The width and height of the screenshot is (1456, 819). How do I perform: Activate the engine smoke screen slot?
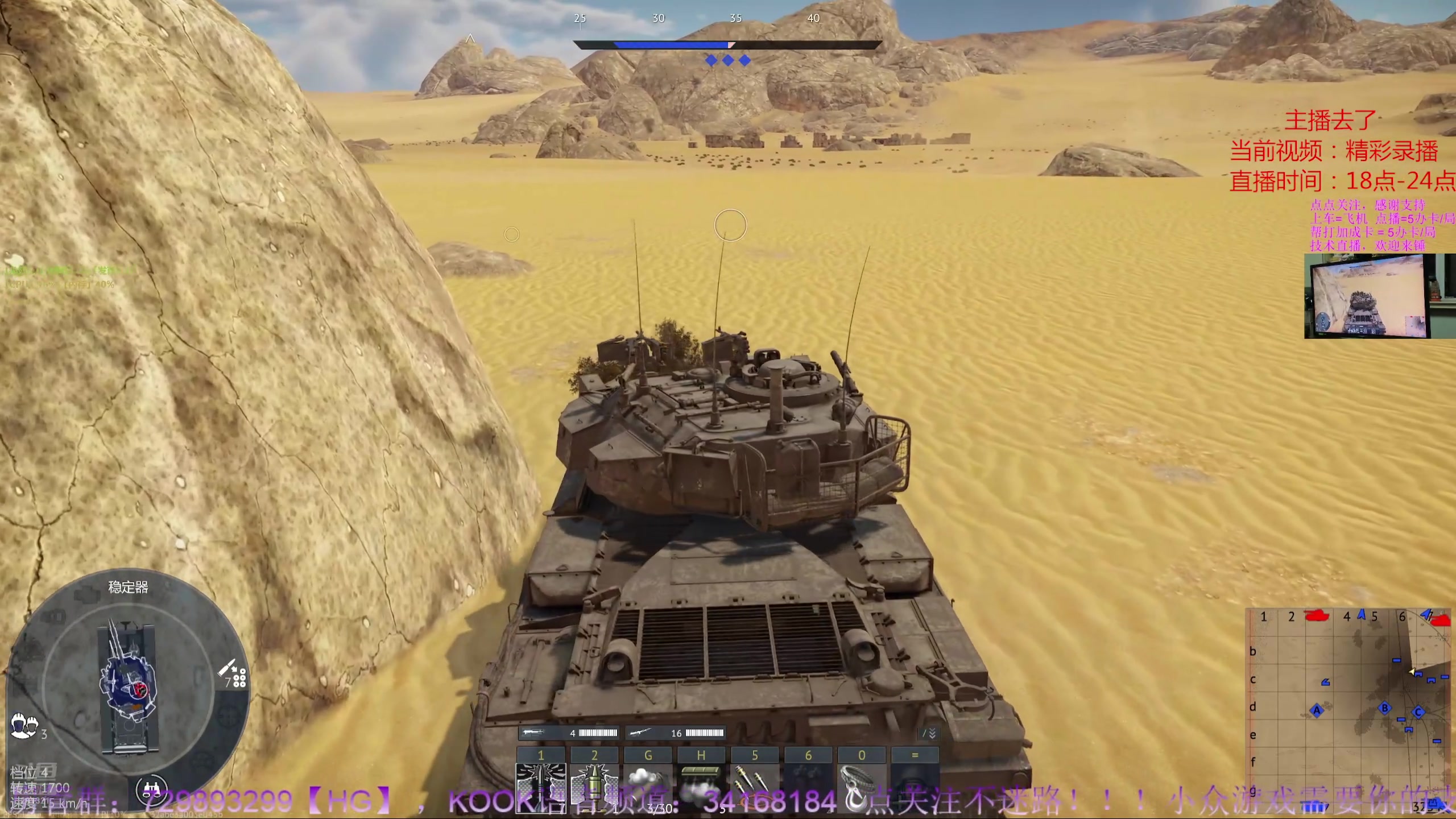pos(701,788)
